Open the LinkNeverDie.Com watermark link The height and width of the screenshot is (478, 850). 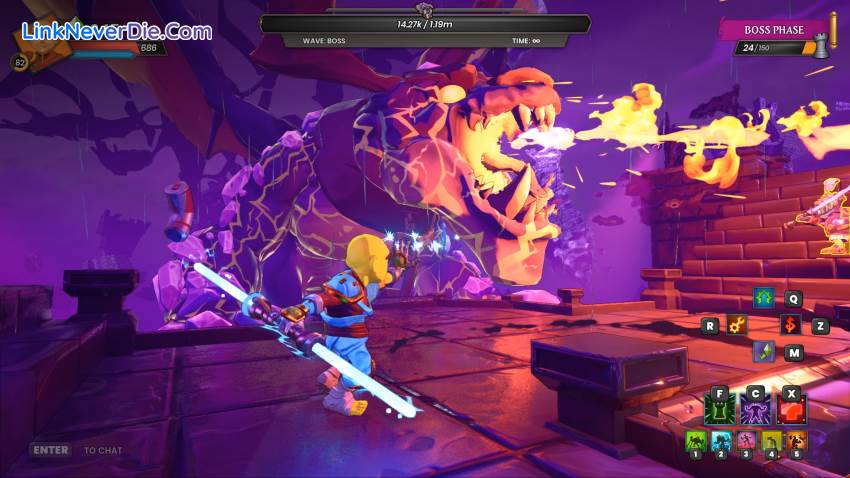(x=115, y=32)
